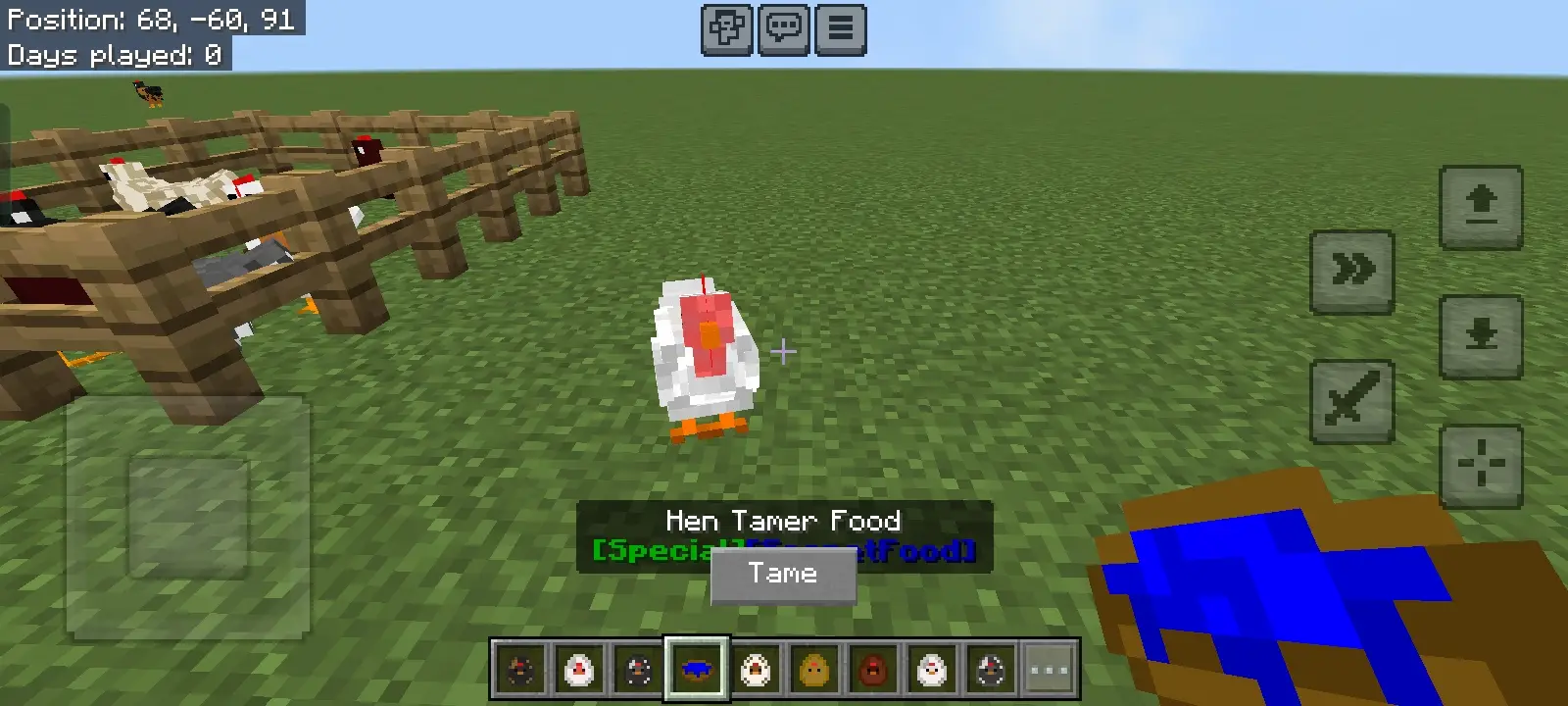The width and height of the screenshot is (1568, 706).
Task: Tap the crosshair button on the right
Action: click(1480, 465)
